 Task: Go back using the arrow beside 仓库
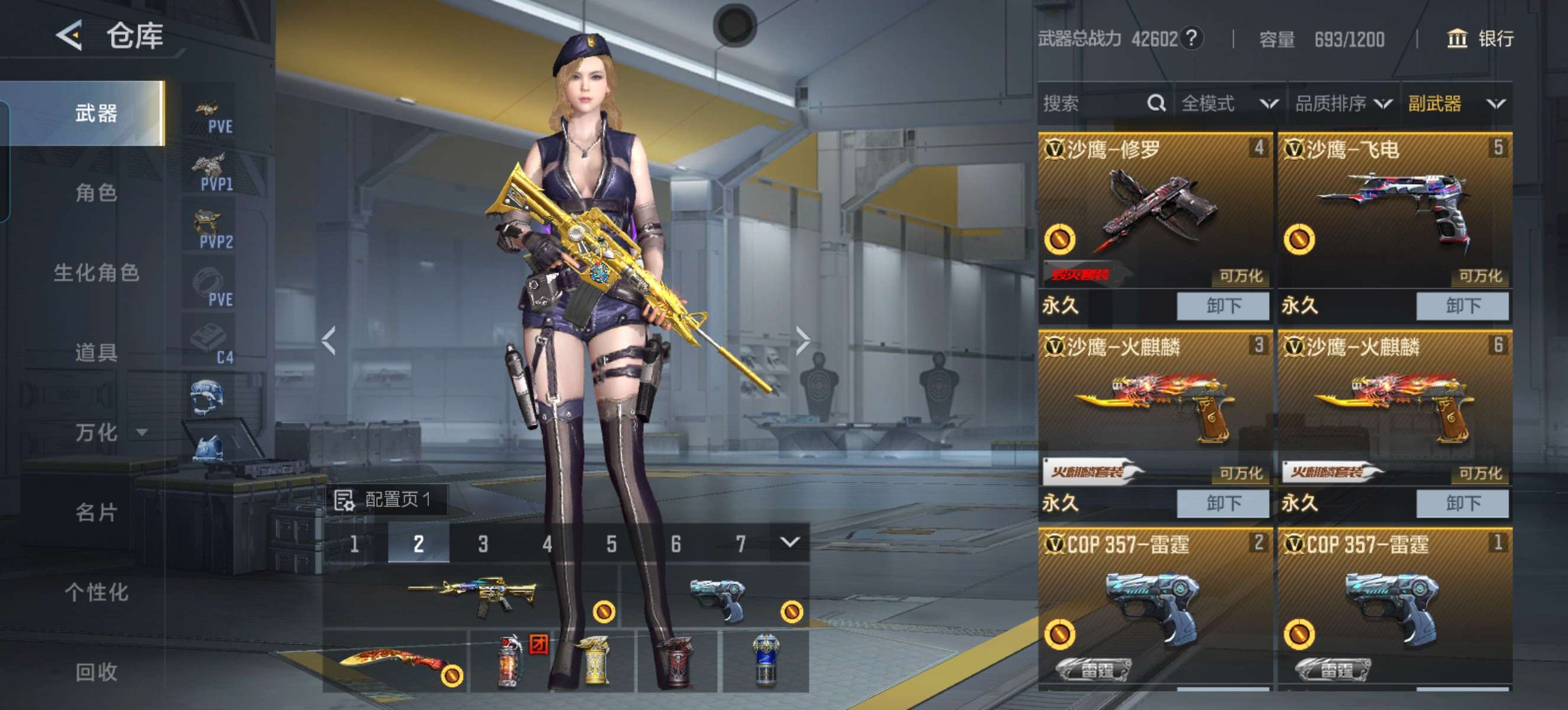(x=69, y=35)
